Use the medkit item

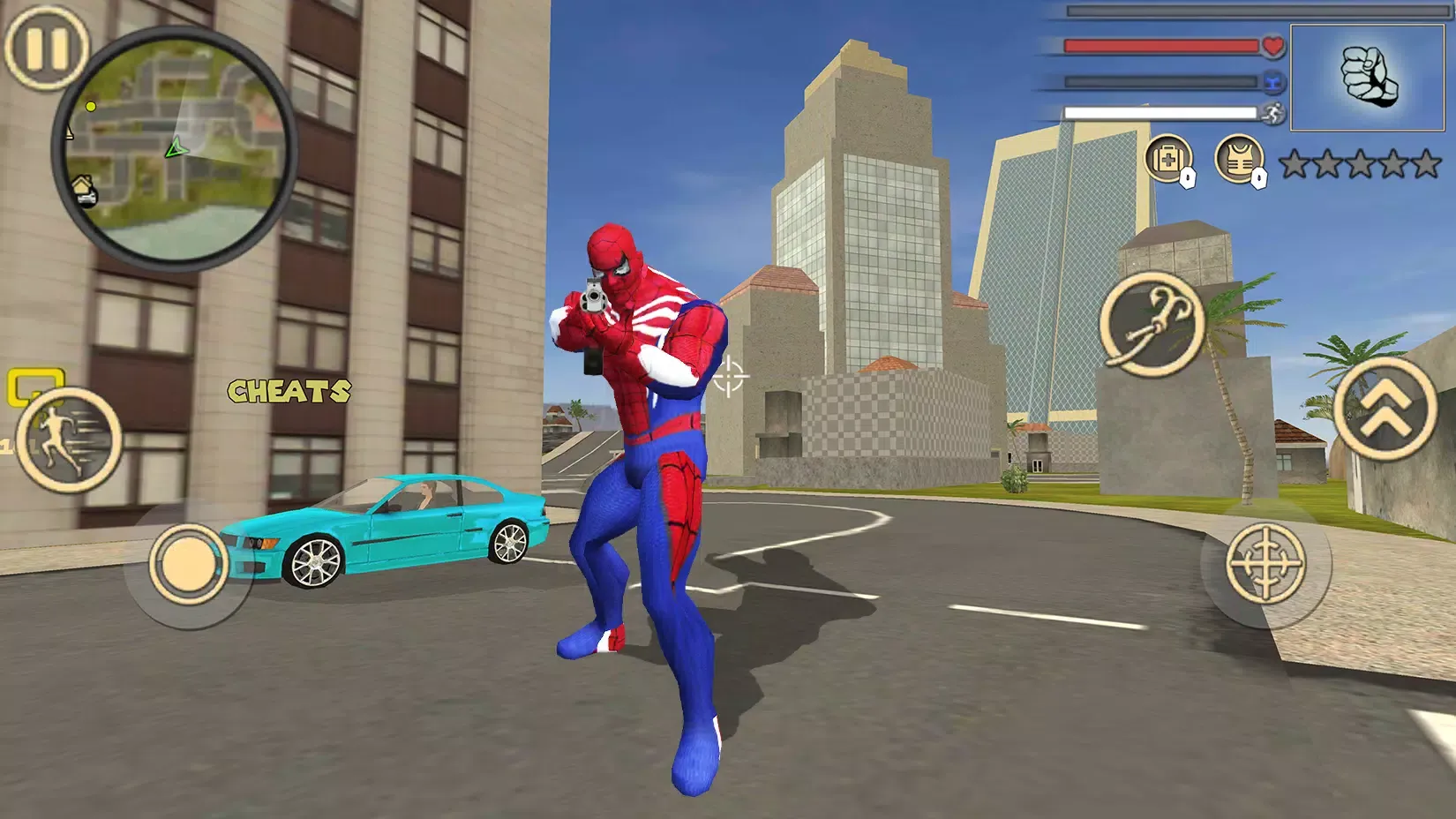point(1168,160)
